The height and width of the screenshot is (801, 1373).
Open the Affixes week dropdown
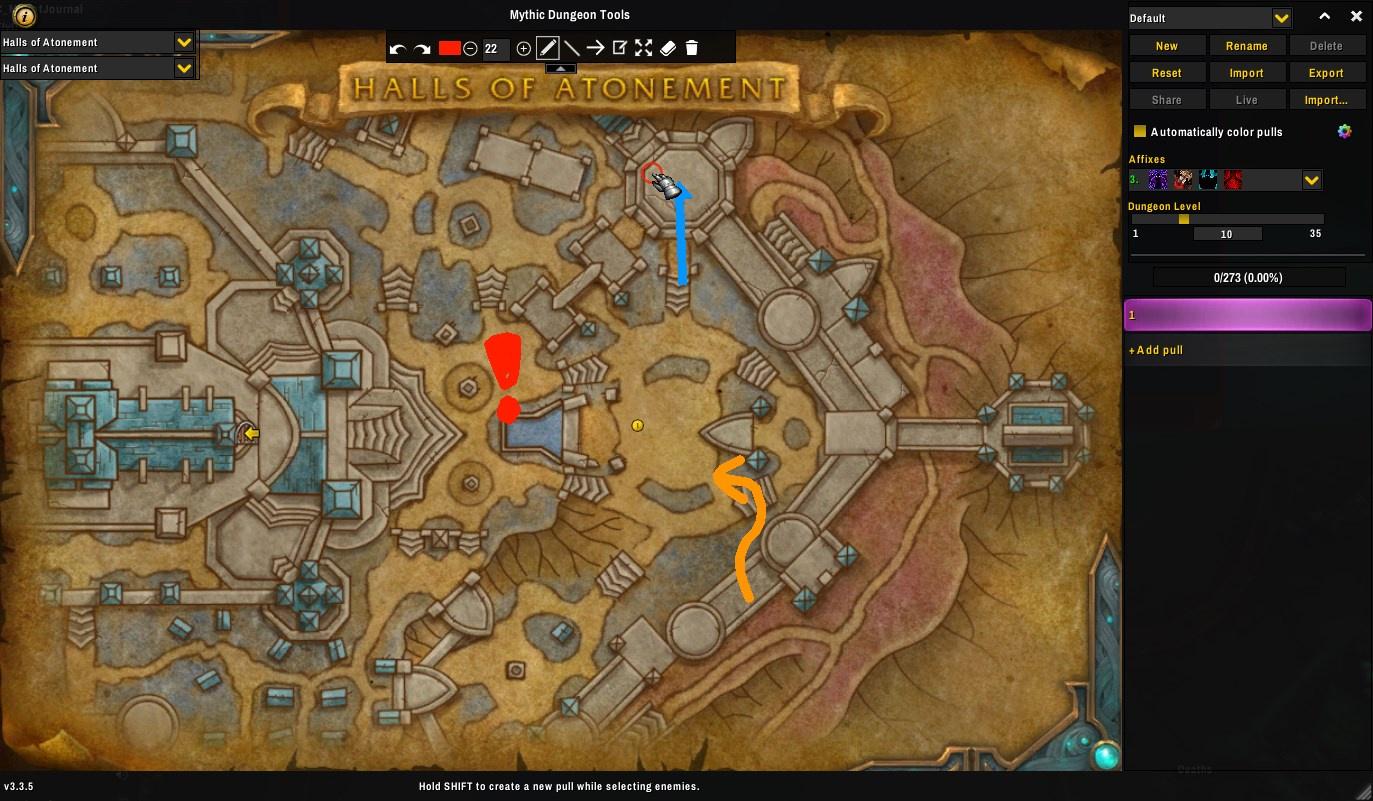(x=1312, y=180)
